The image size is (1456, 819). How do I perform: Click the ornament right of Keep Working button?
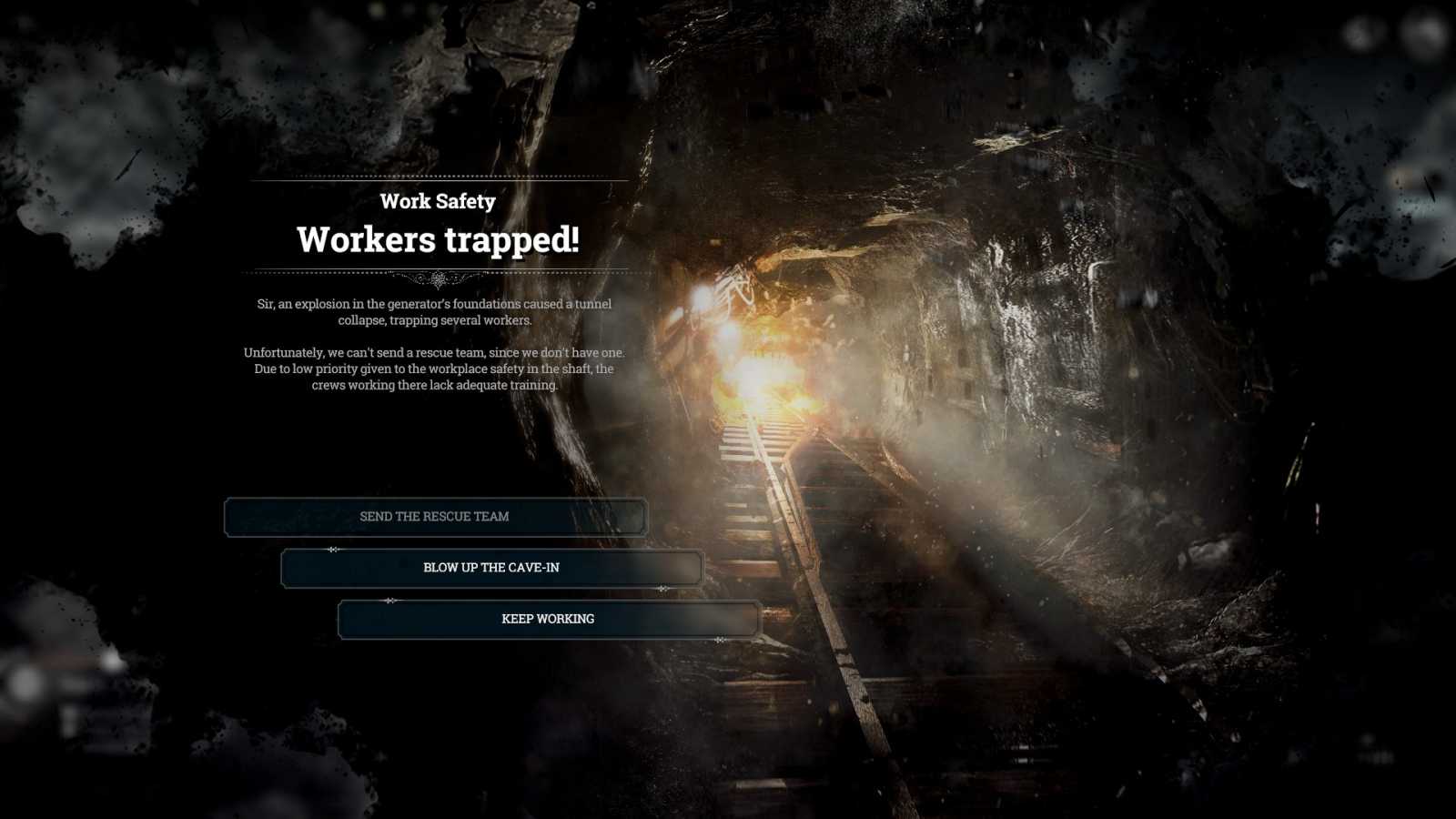[x=719, y=640]
